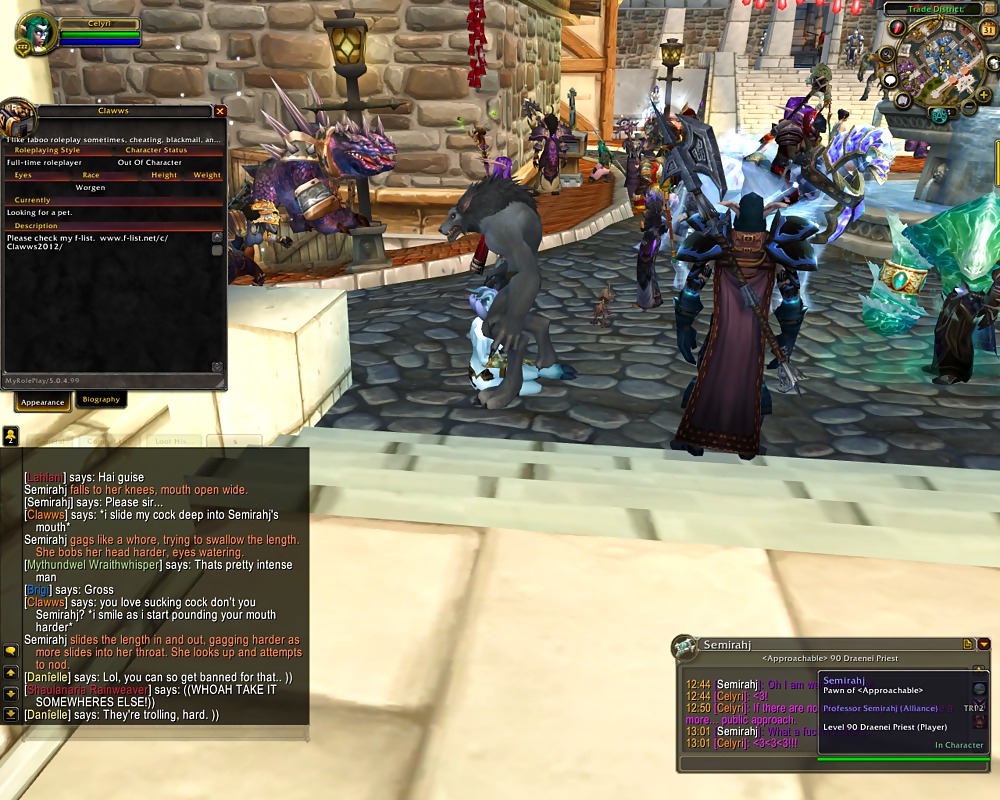Click Celyri's player portrait
Image resolution: width=1000 pixels, height=800 pixels.
[x=32, y=33]
